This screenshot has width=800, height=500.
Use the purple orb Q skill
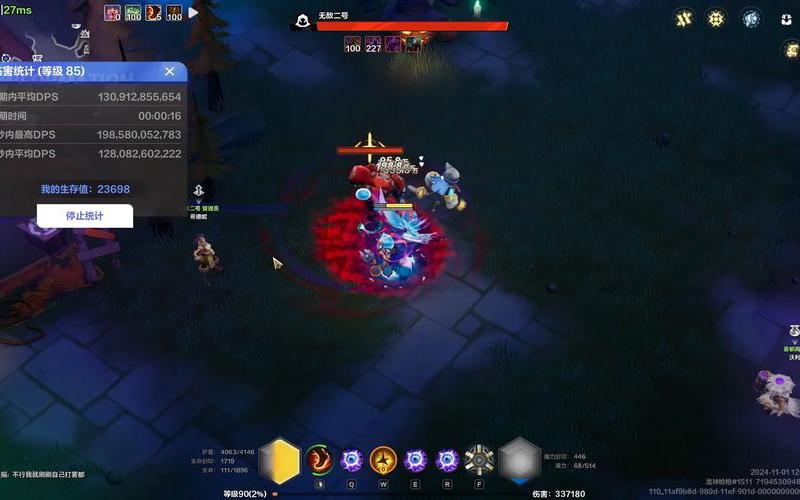pos(351,460)
